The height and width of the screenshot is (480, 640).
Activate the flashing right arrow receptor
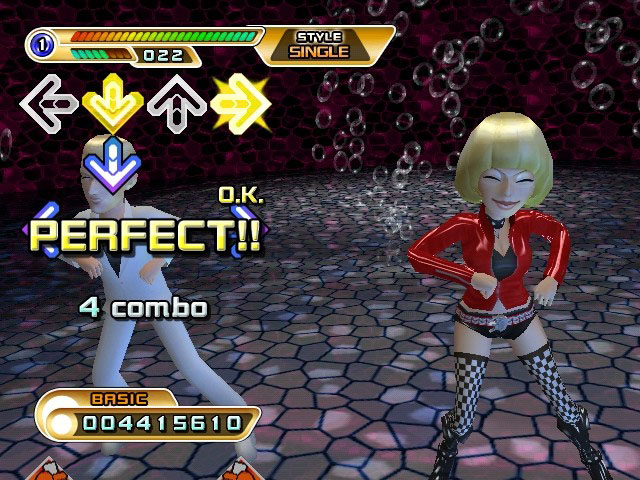(238, 101)
